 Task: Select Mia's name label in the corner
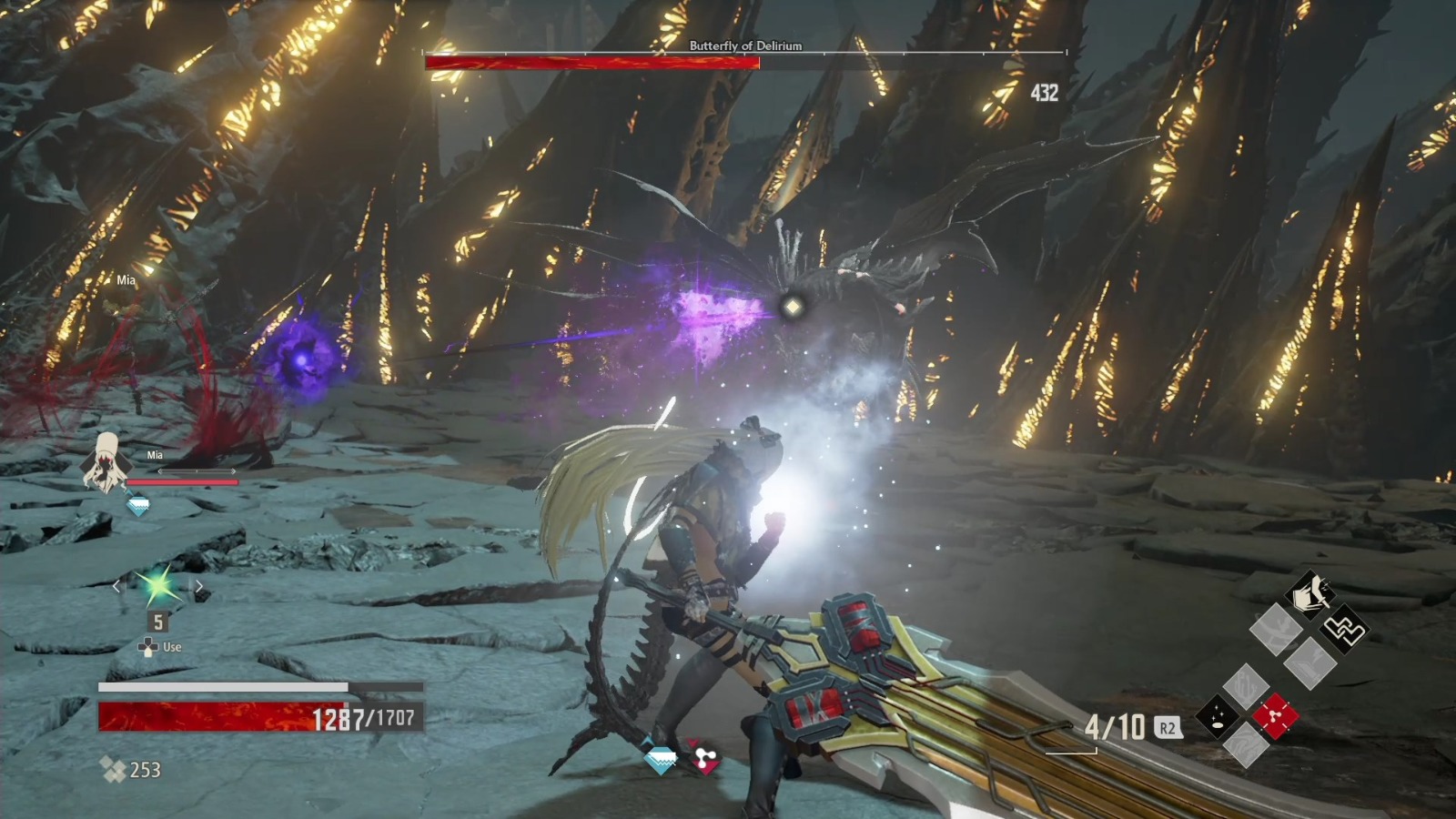pos(155,454)
